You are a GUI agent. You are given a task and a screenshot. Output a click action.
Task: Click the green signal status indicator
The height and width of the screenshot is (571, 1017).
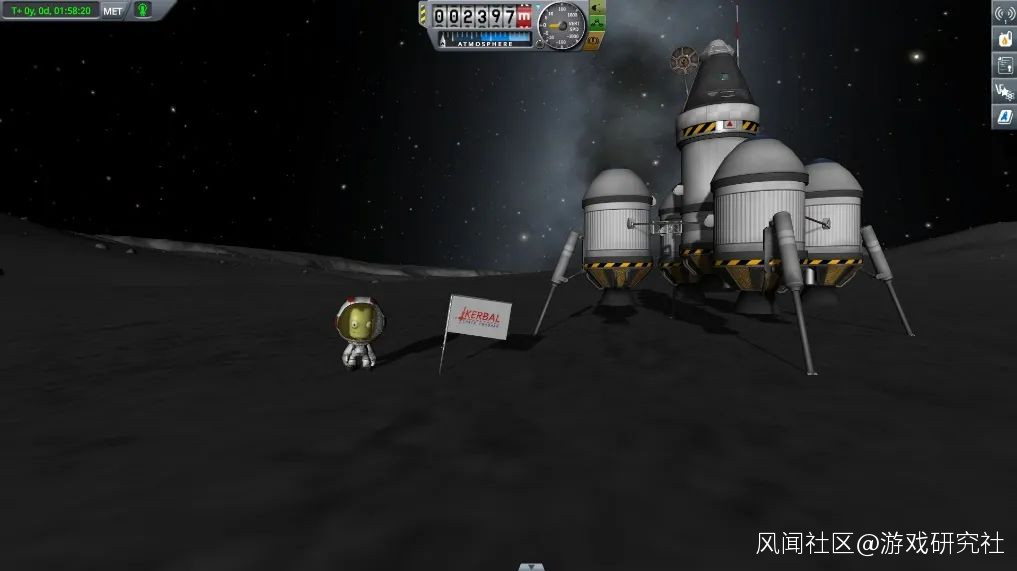pyautogui.click(x=143, y=10)
